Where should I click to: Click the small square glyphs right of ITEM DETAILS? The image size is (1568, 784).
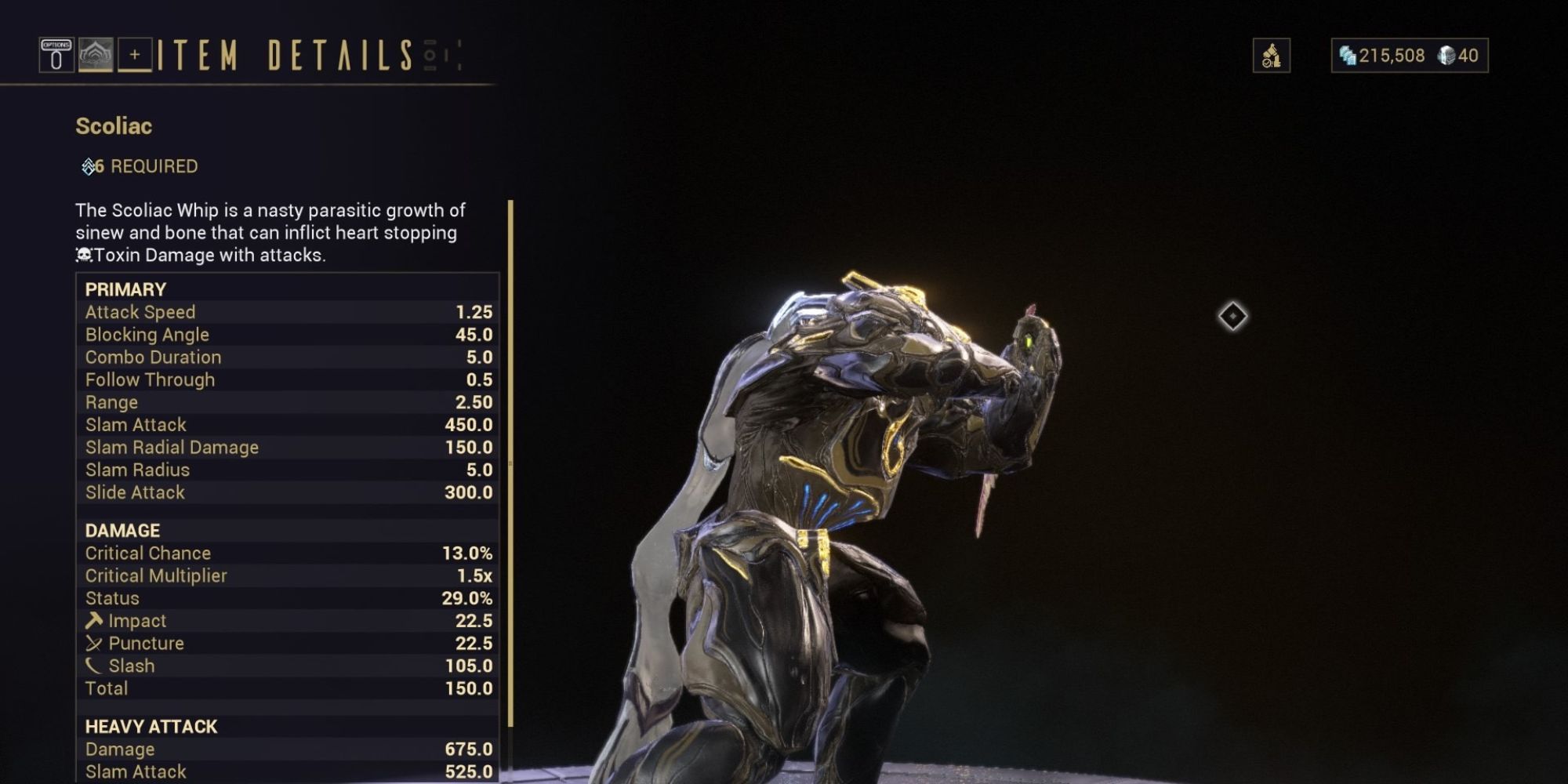click(430, 56)
